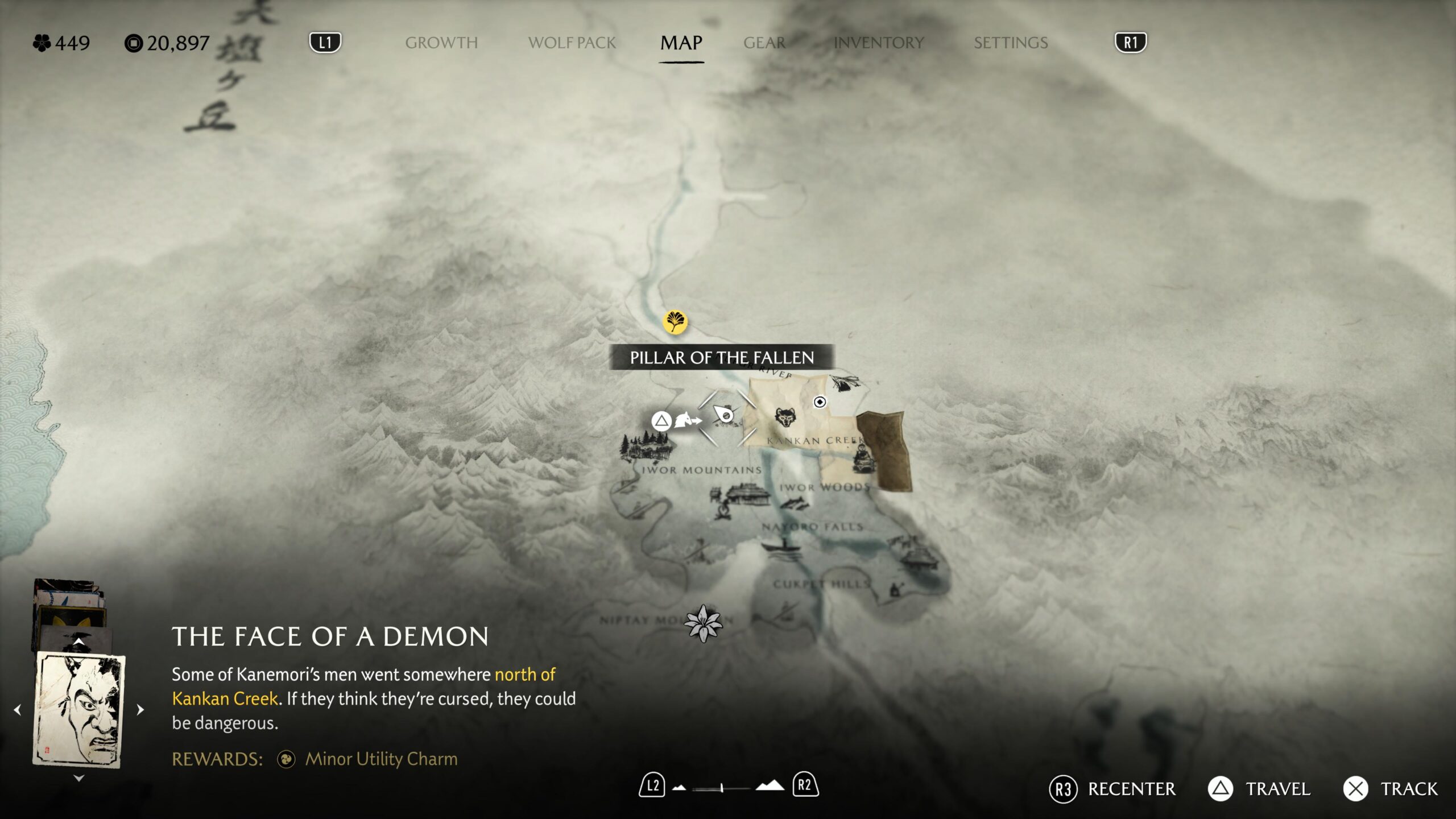
Task: Switch to the Growth tab
Action: point(441,43)
